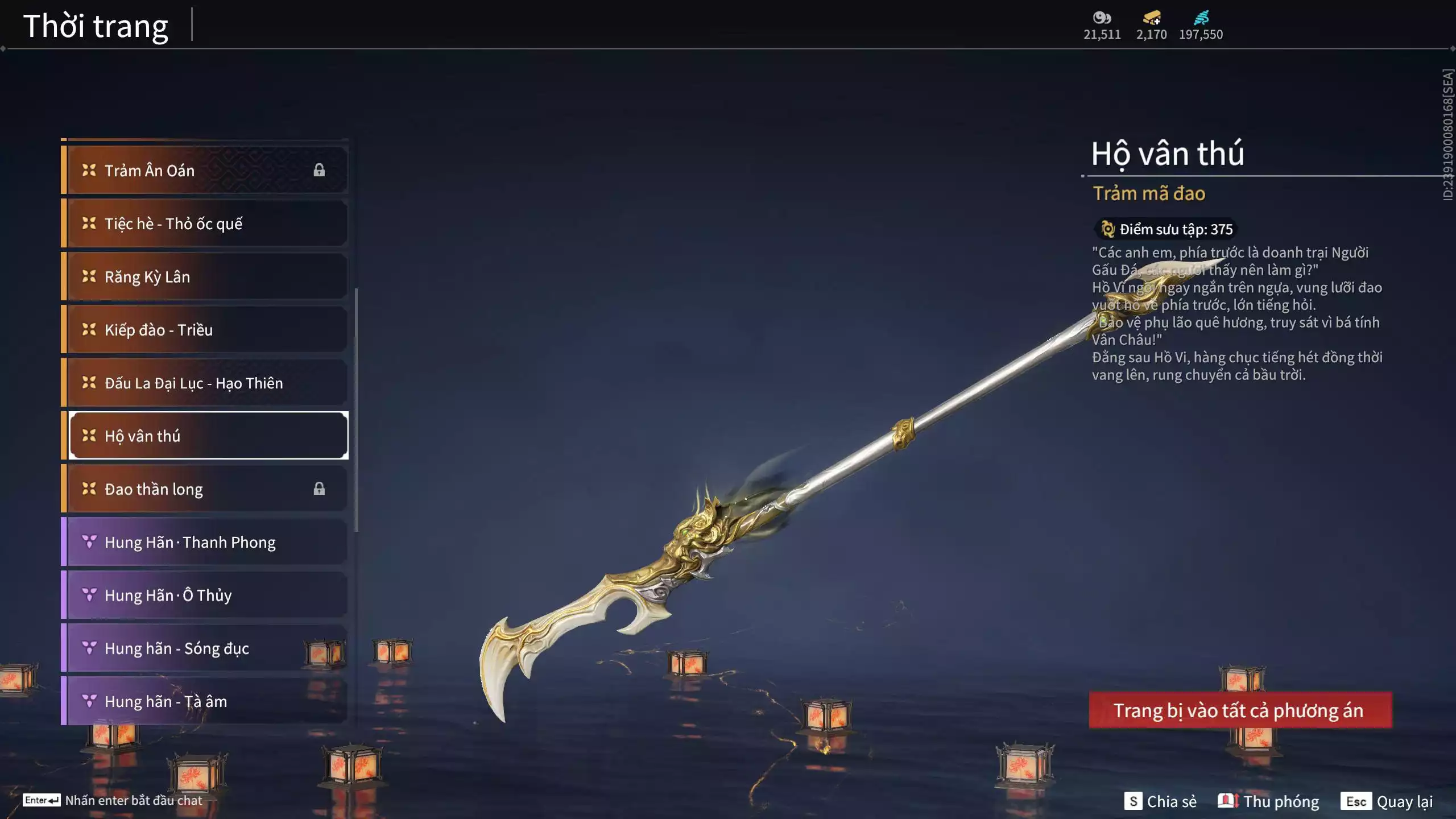The width and height of the screenshot is (1456, 819).
Task: Start chatting via the chat prompt
Action: [113, 800]
